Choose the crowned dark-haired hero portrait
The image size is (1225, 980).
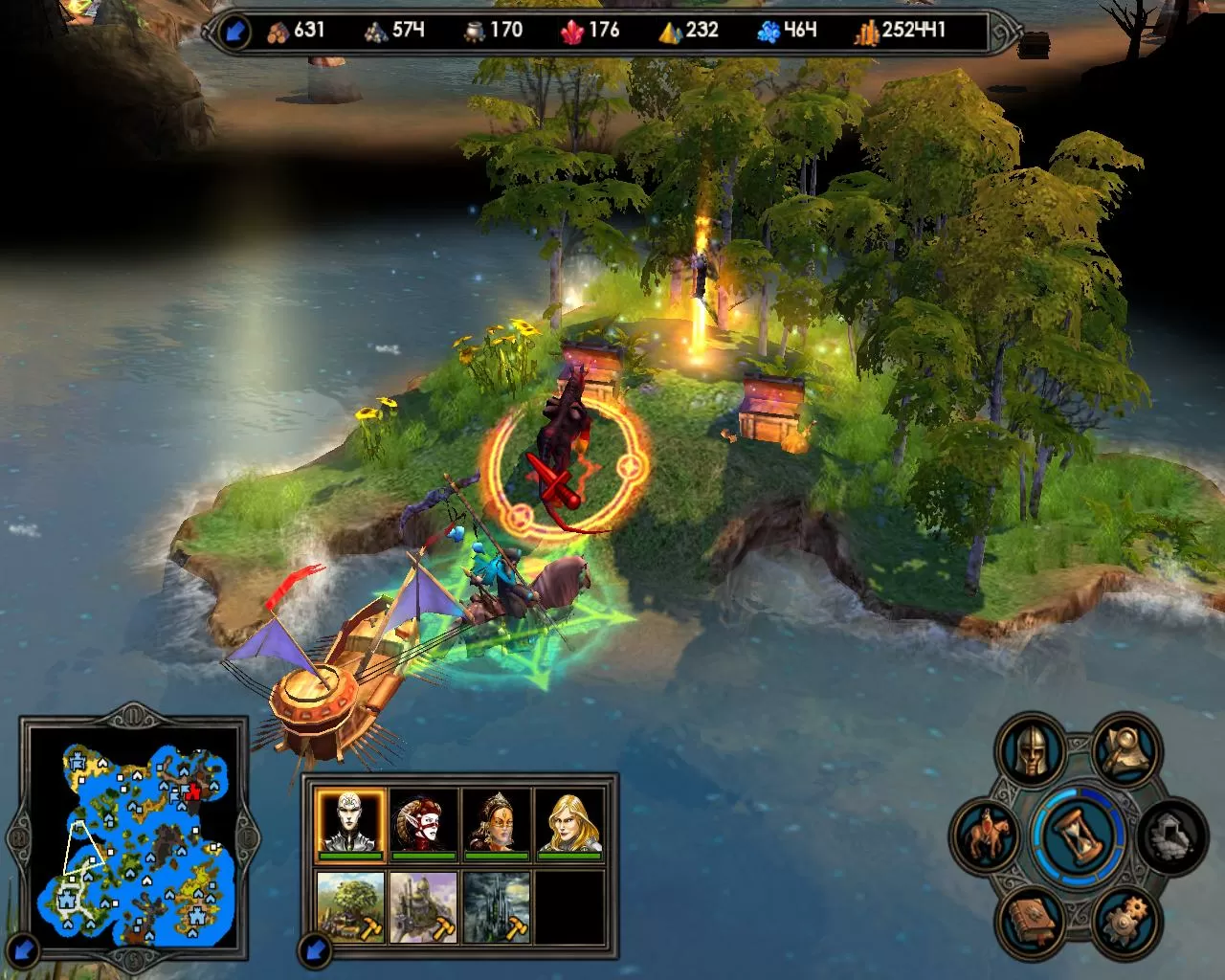(496, 822)
